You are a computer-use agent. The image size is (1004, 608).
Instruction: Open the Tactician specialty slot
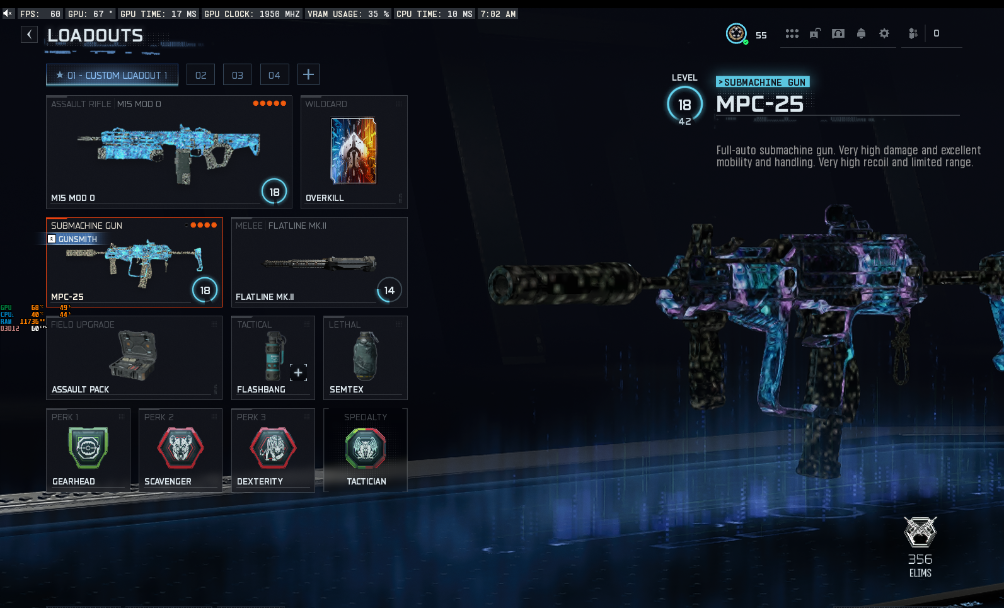click(x=365, y=449)
